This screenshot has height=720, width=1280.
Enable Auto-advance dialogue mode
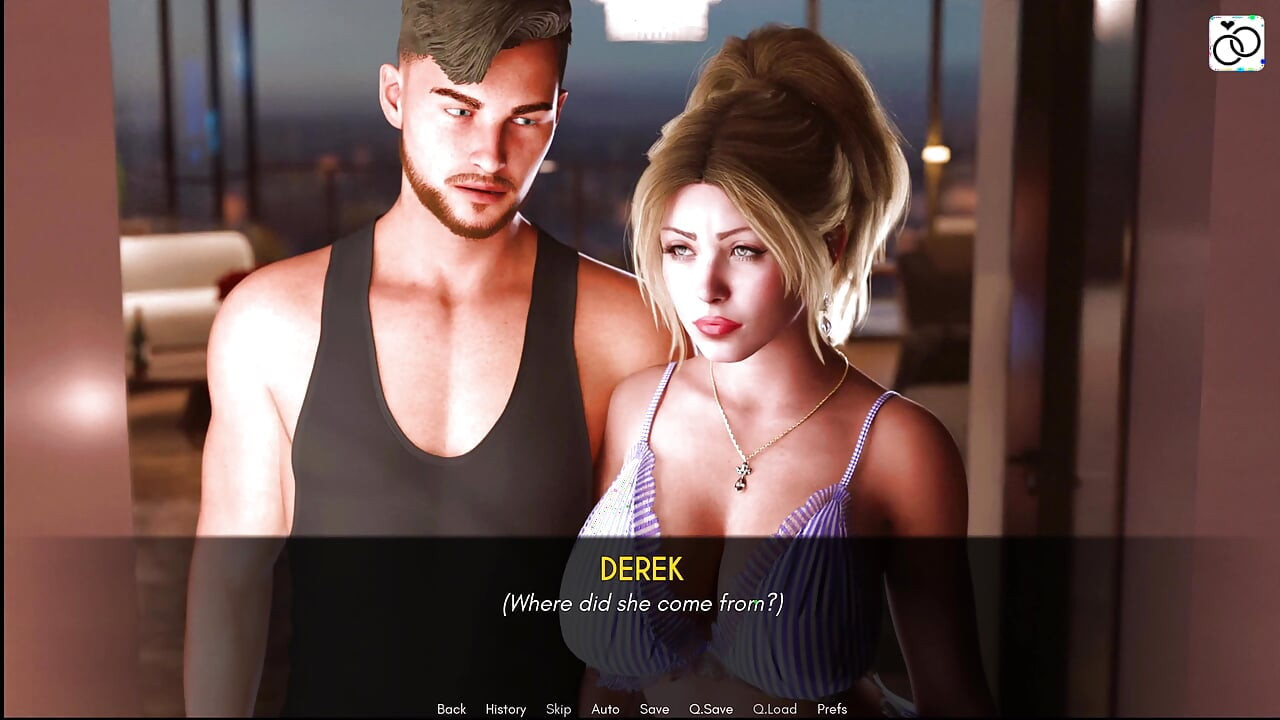coord(606,709)
